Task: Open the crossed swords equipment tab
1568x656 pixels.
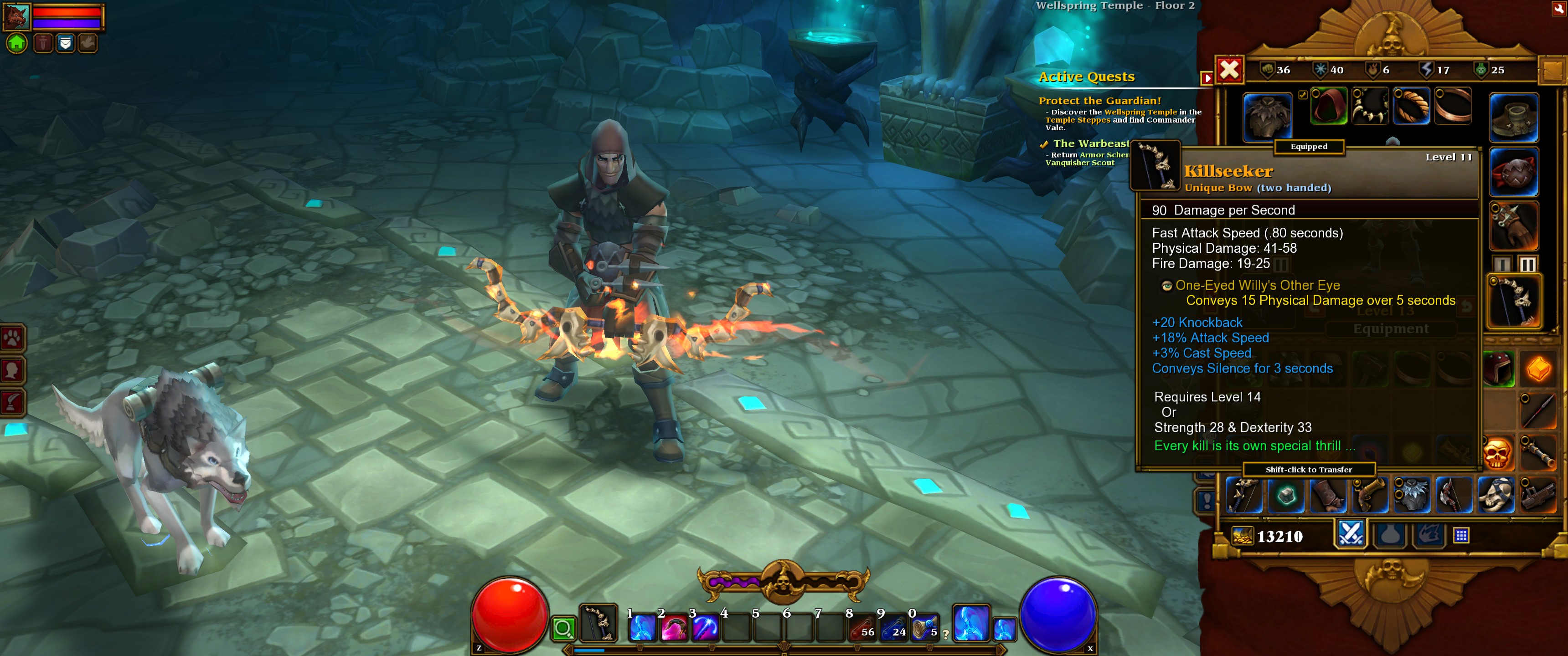Action: 1351,534
